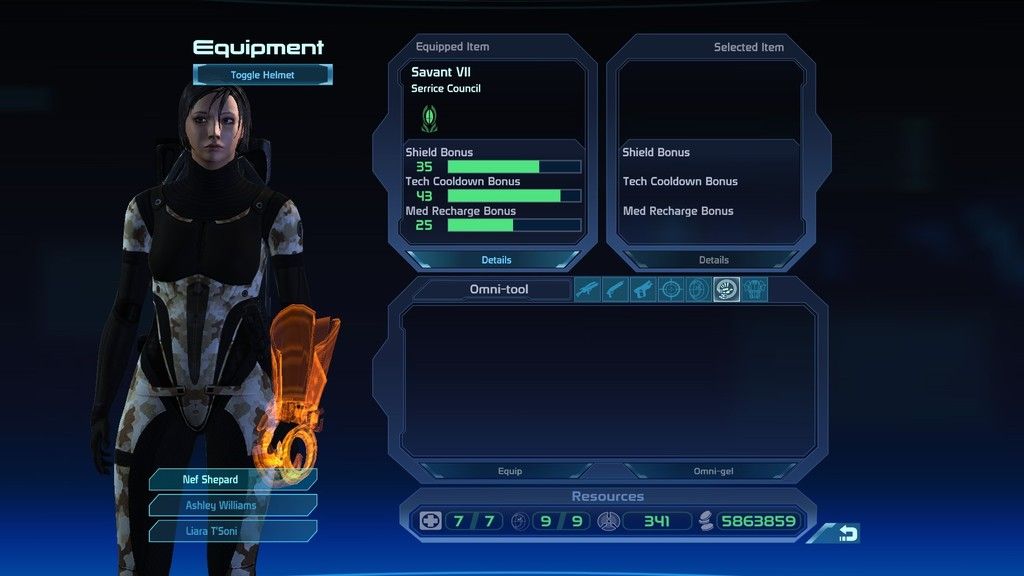Click the Equip button
1024x576 pixels.
[509, 471]
